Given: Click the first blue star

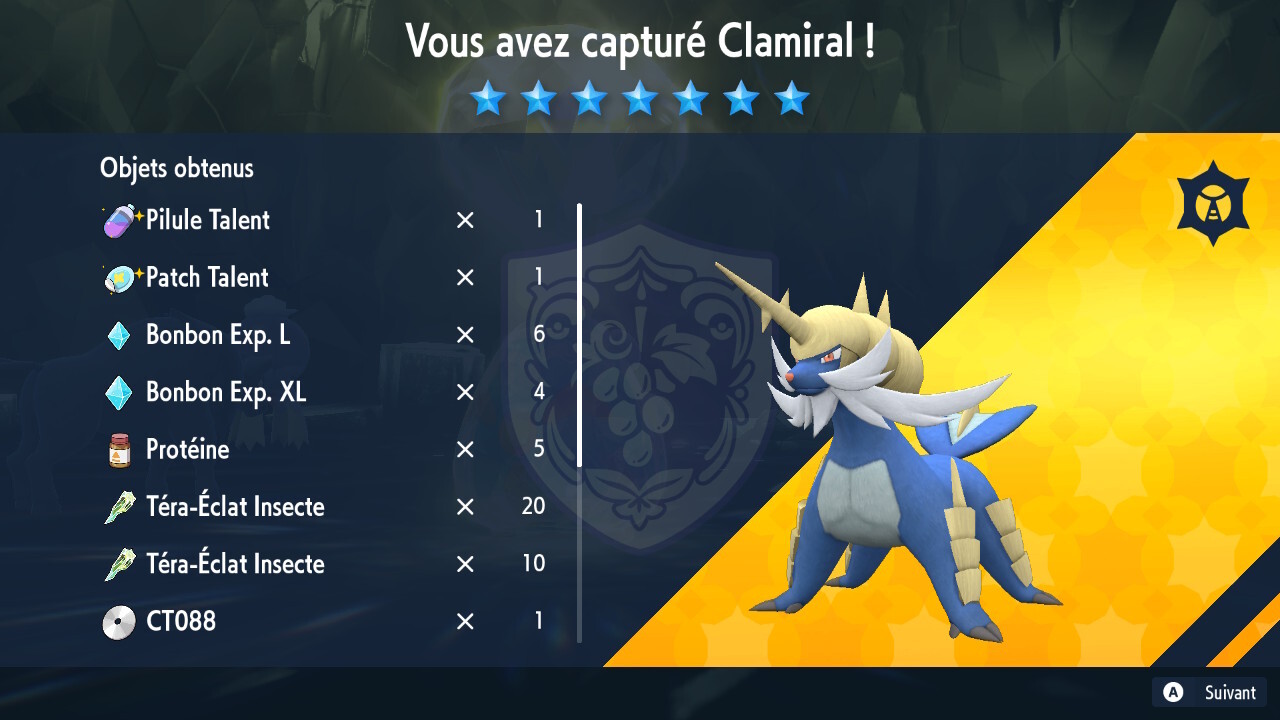Looking at the screenshot, I should 489,98.
